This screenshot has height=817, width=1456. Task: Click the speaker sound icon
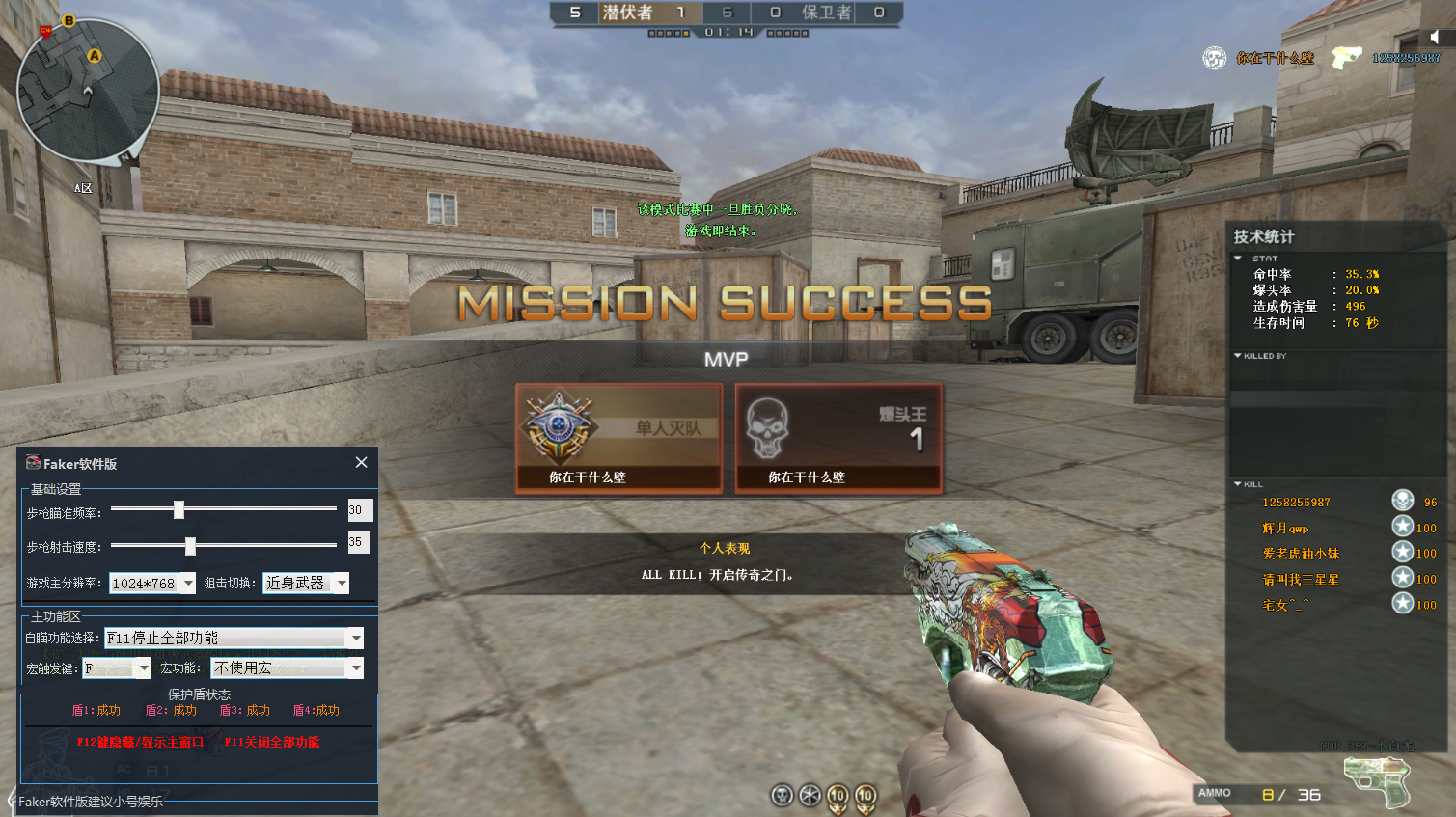(1435, 37)
